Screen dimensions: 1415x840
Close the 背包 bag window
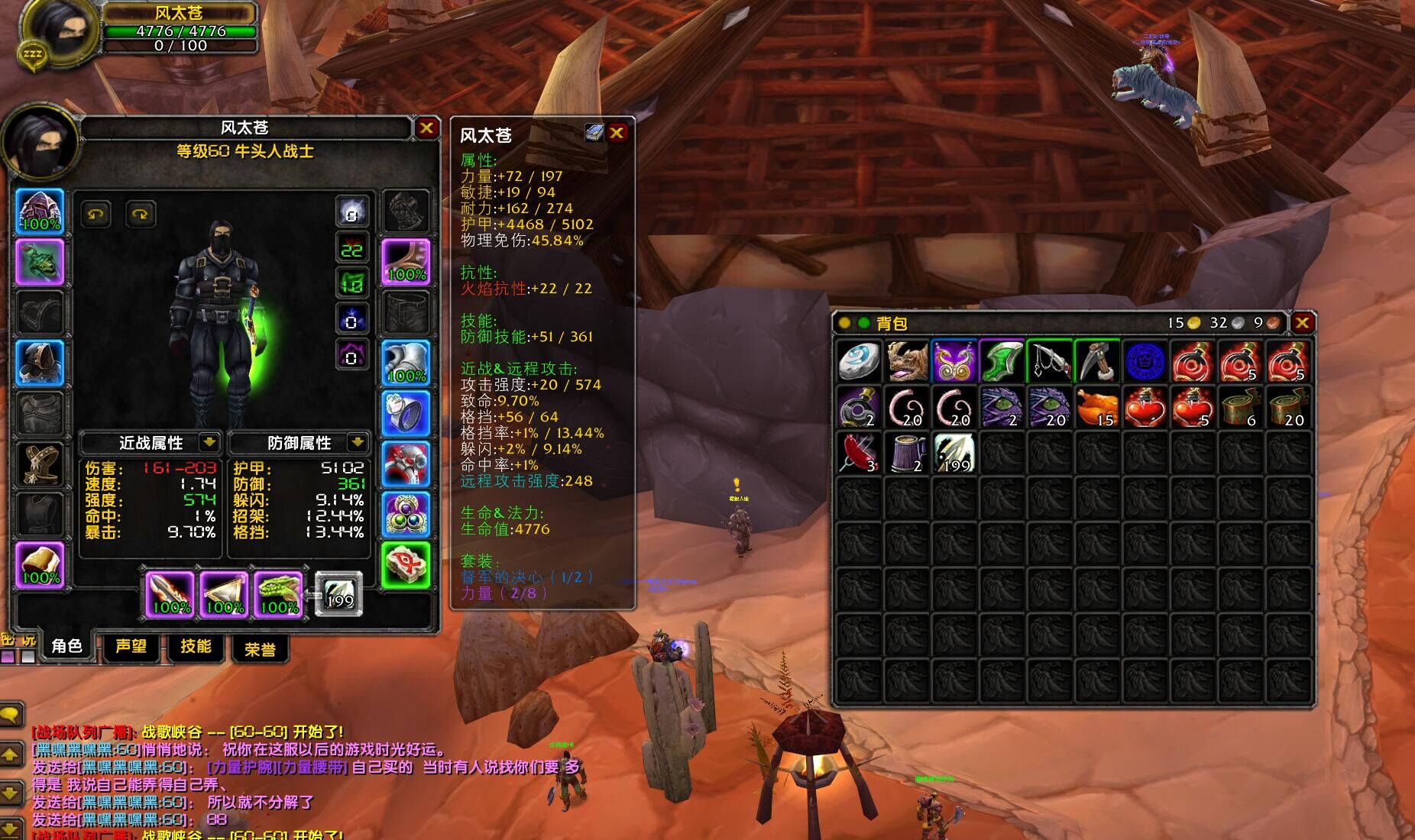1303,323
